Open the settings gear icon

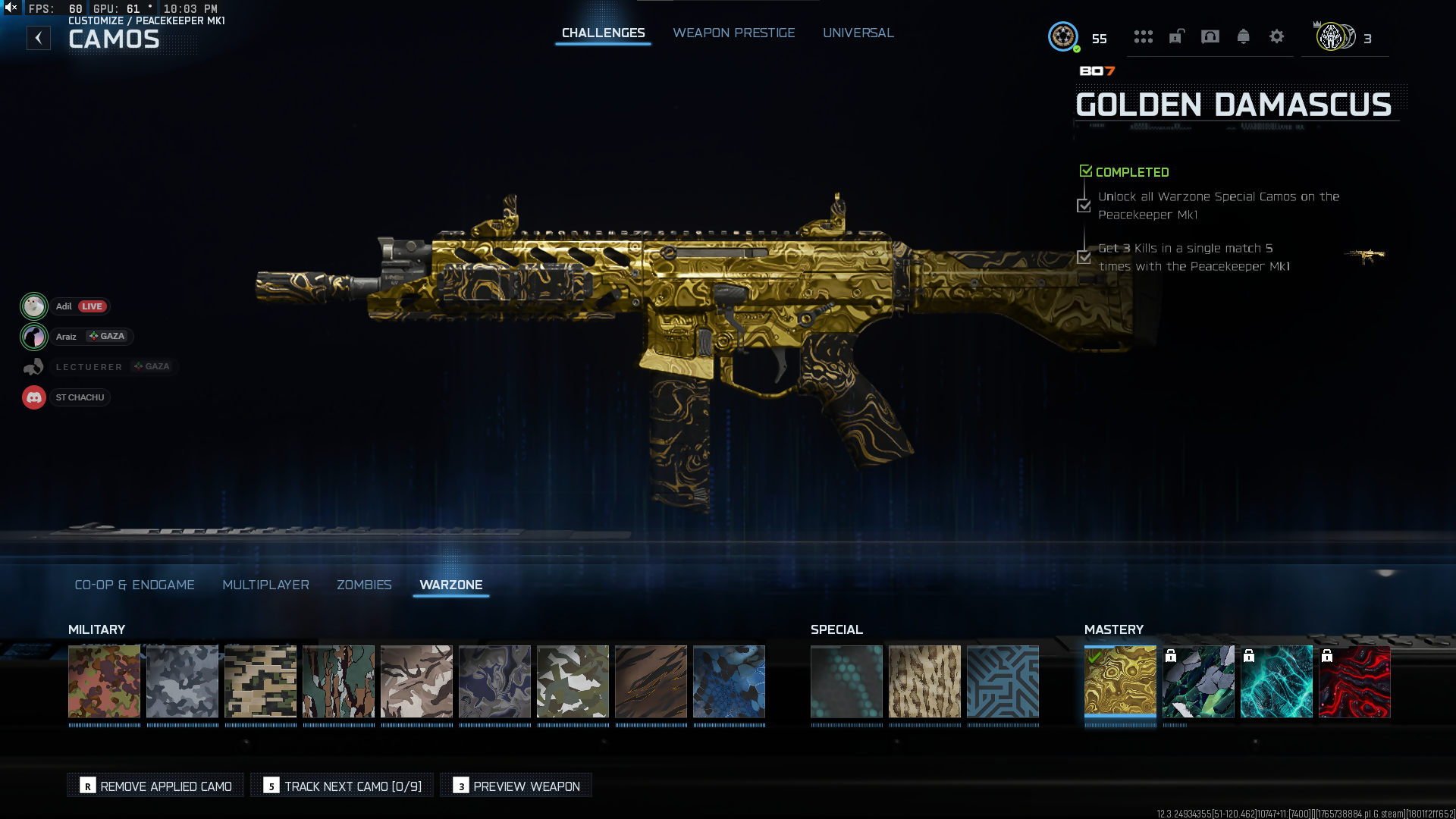coord(1276,36)
